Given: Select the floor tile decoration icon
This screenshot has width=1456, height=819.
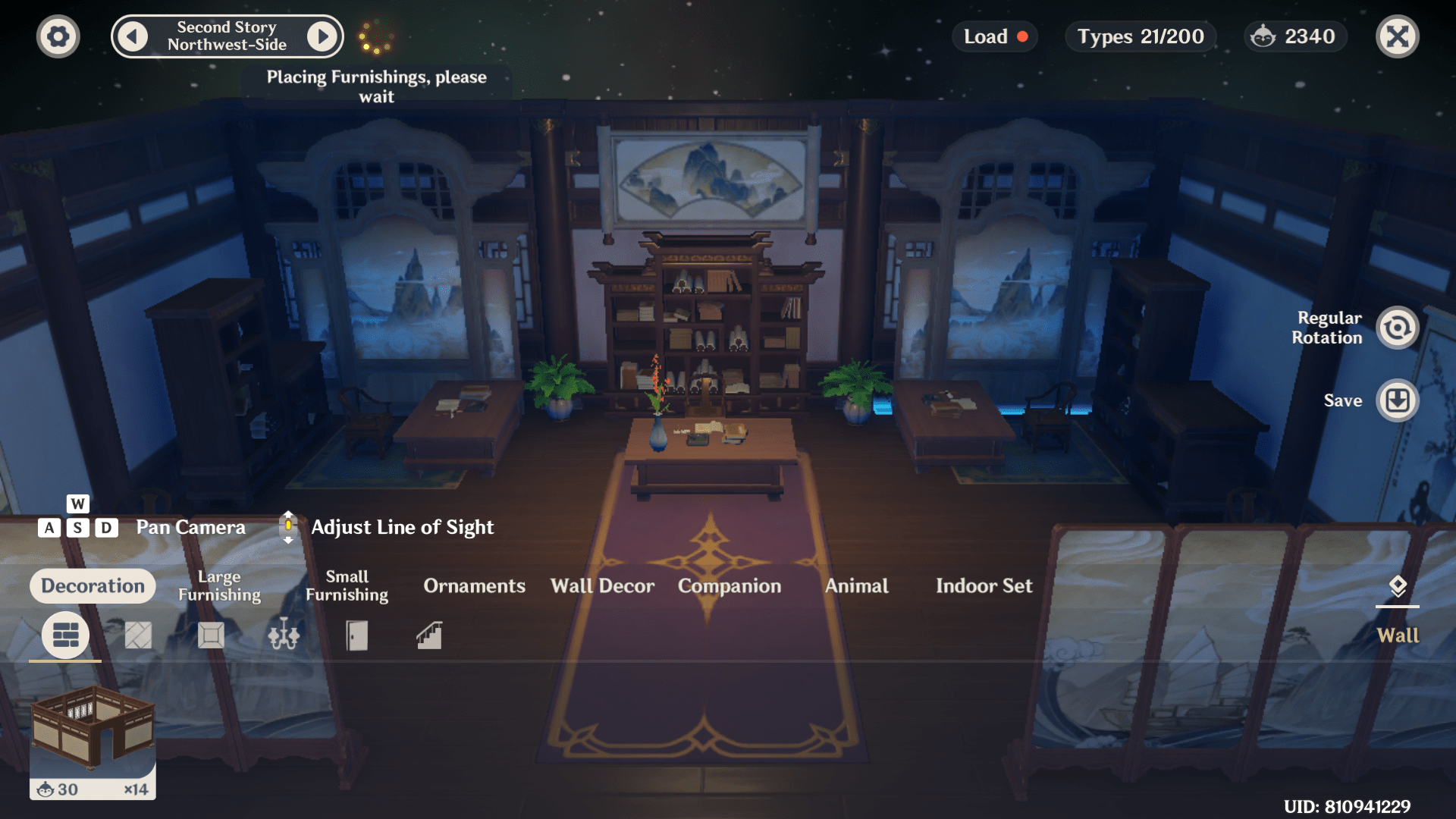Looking at the screenshot, I should 137,635.
